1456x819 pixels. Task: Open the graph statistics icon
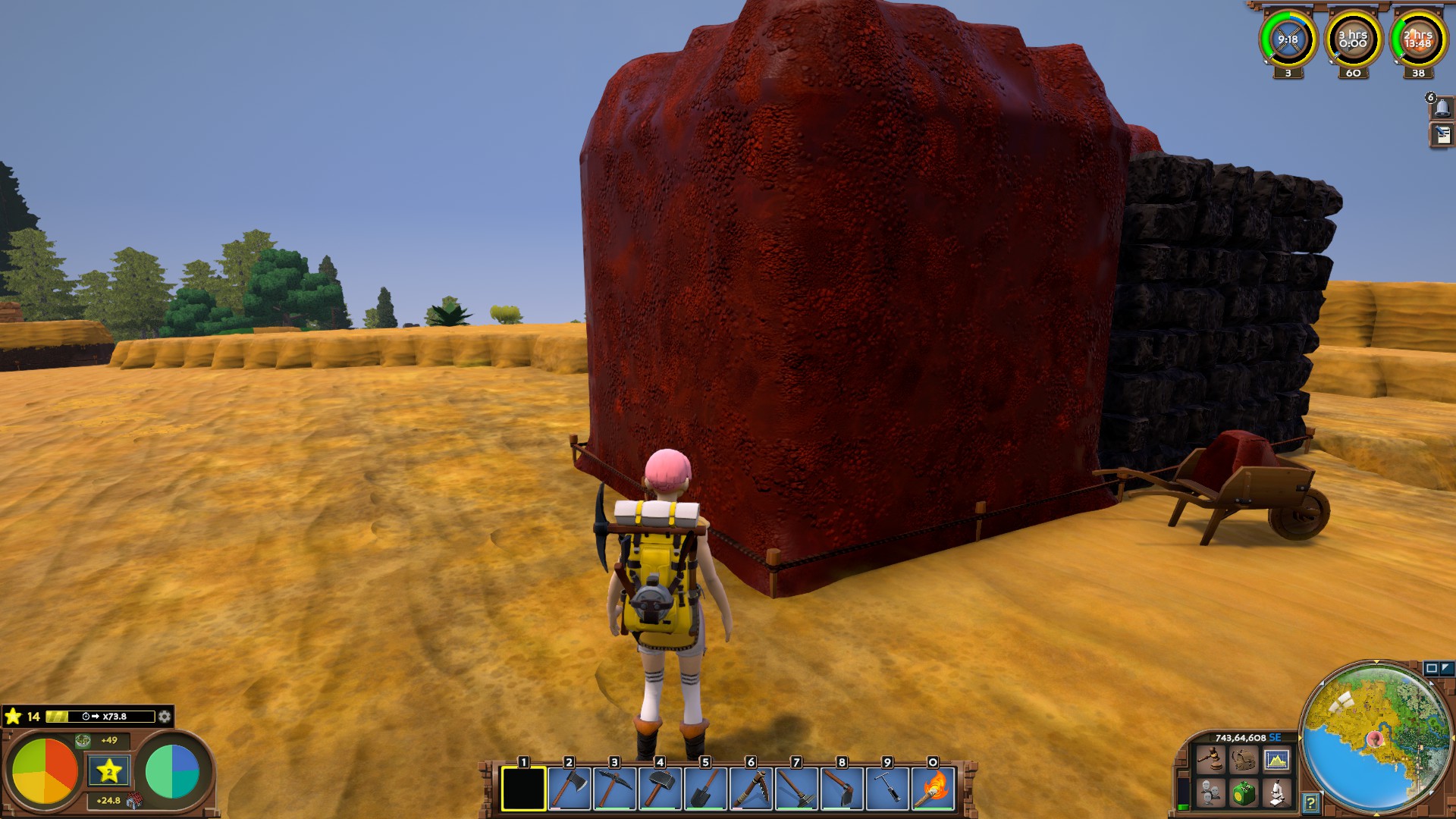[x=1276, y=759]
